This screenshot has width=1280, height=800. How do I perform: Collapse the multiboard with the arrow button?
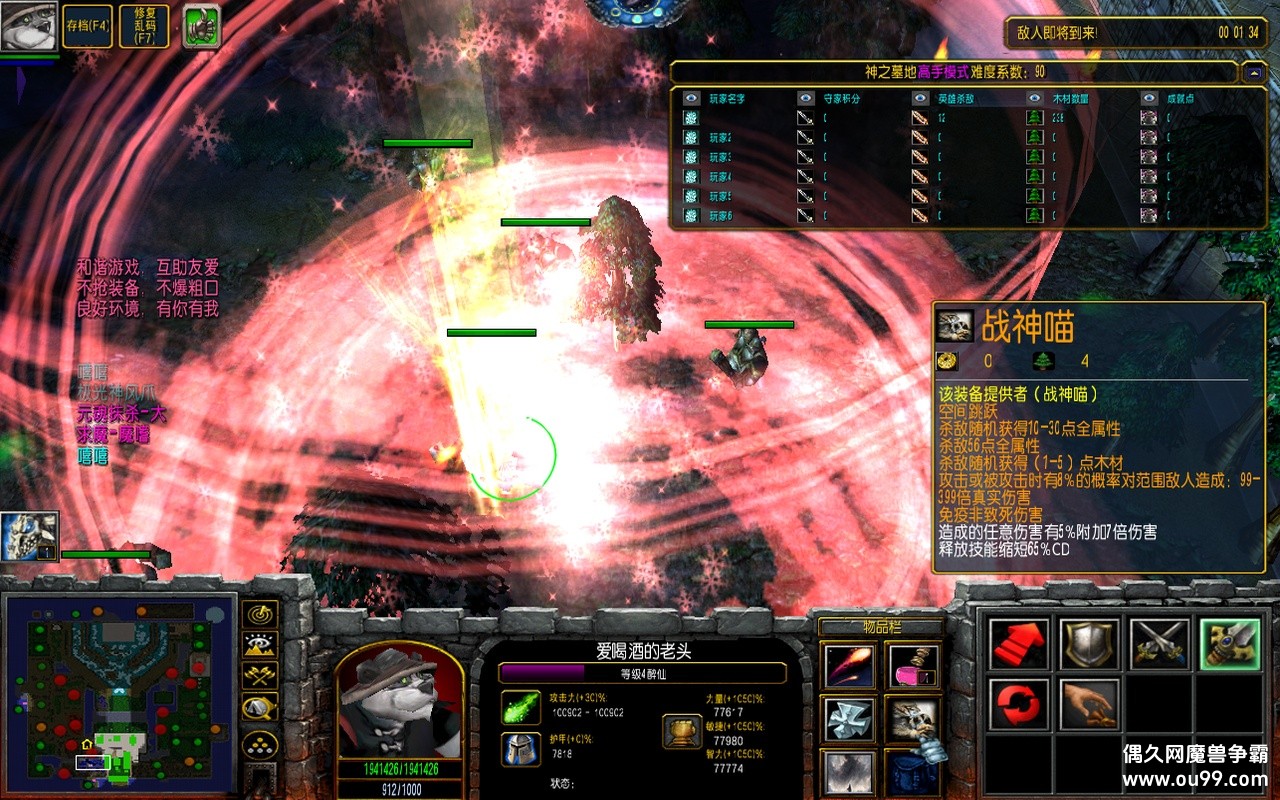click(x=1253, y=73)
